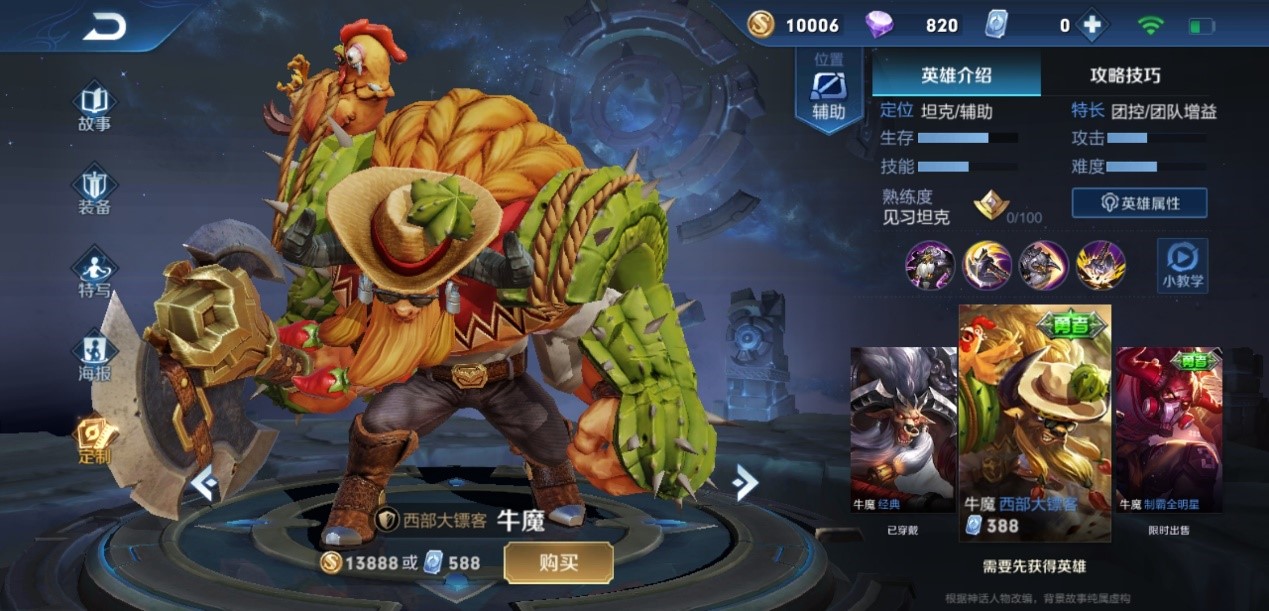Select the 制霸全明星 skin thumbnail
The width and height of the screenshot is (1269, 611).
pos(1168,428)
